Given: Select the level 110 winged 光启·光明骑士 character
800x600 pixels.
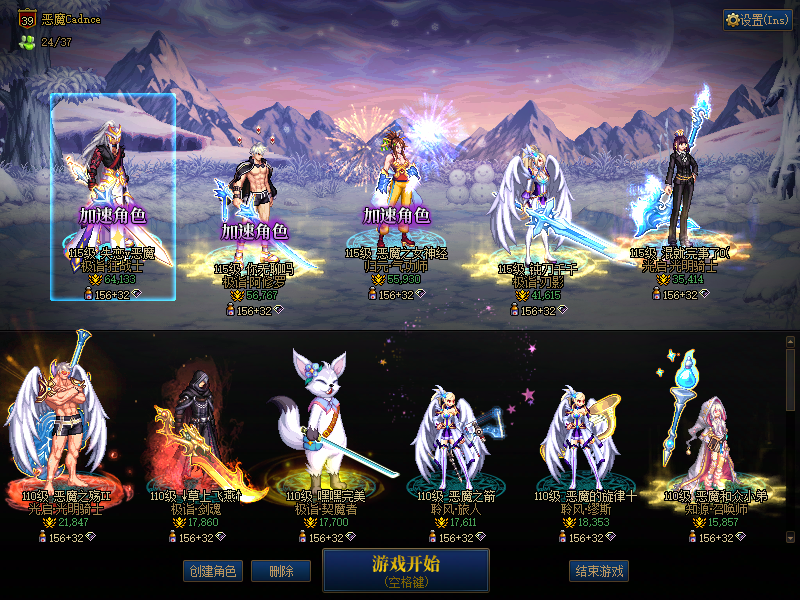Looking at the screenshot, I should click(62, 440).
